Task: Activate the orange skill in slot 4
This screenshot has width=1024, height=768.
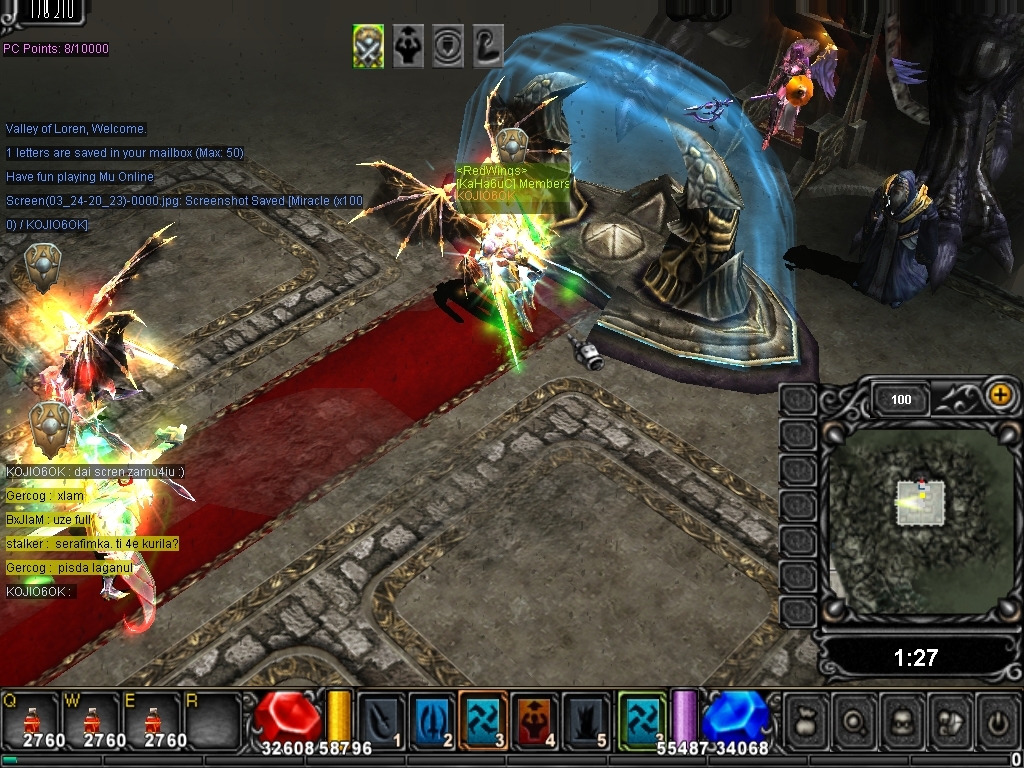Action: click(536, 720)
